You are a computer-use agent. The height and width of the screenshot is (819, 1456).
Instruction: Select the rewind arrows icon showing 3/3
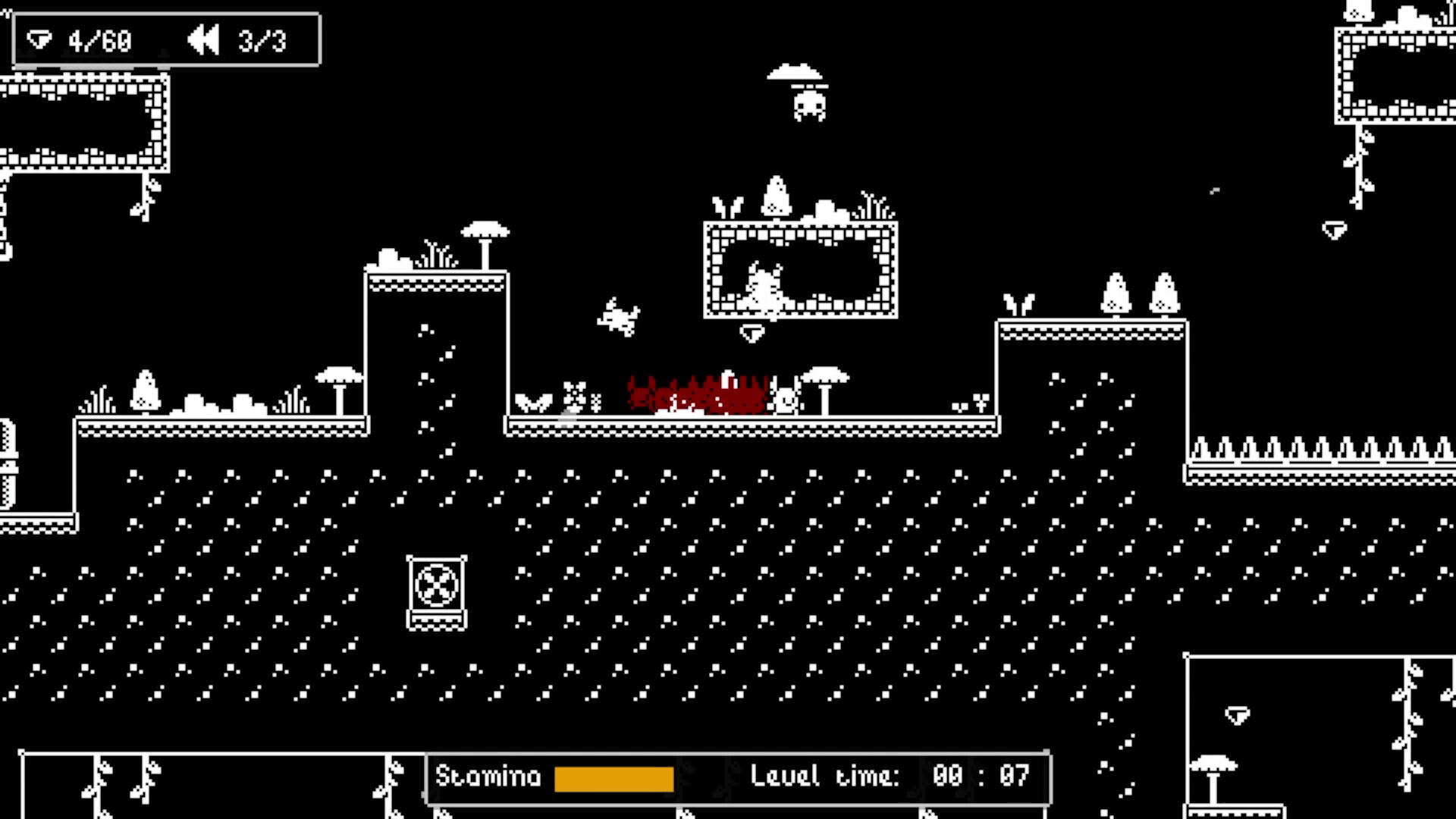(203, 39)
